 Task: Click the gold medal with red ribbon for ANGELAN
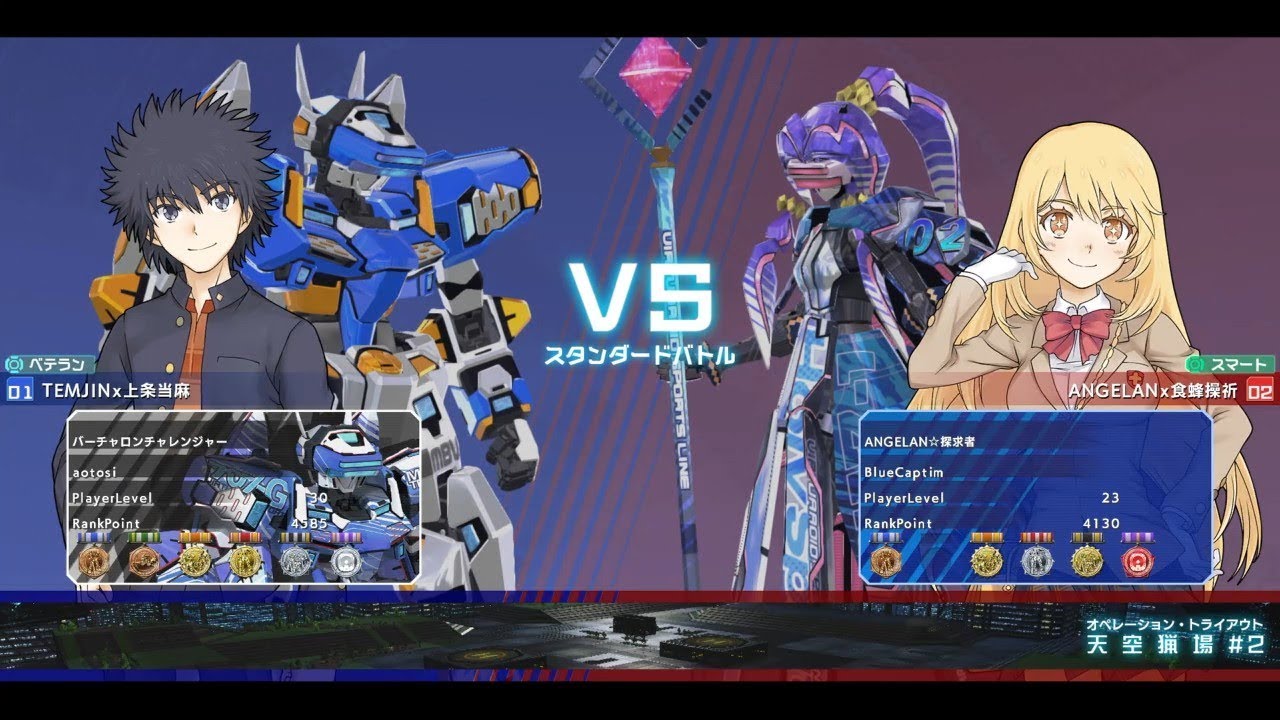click(987, 562)
